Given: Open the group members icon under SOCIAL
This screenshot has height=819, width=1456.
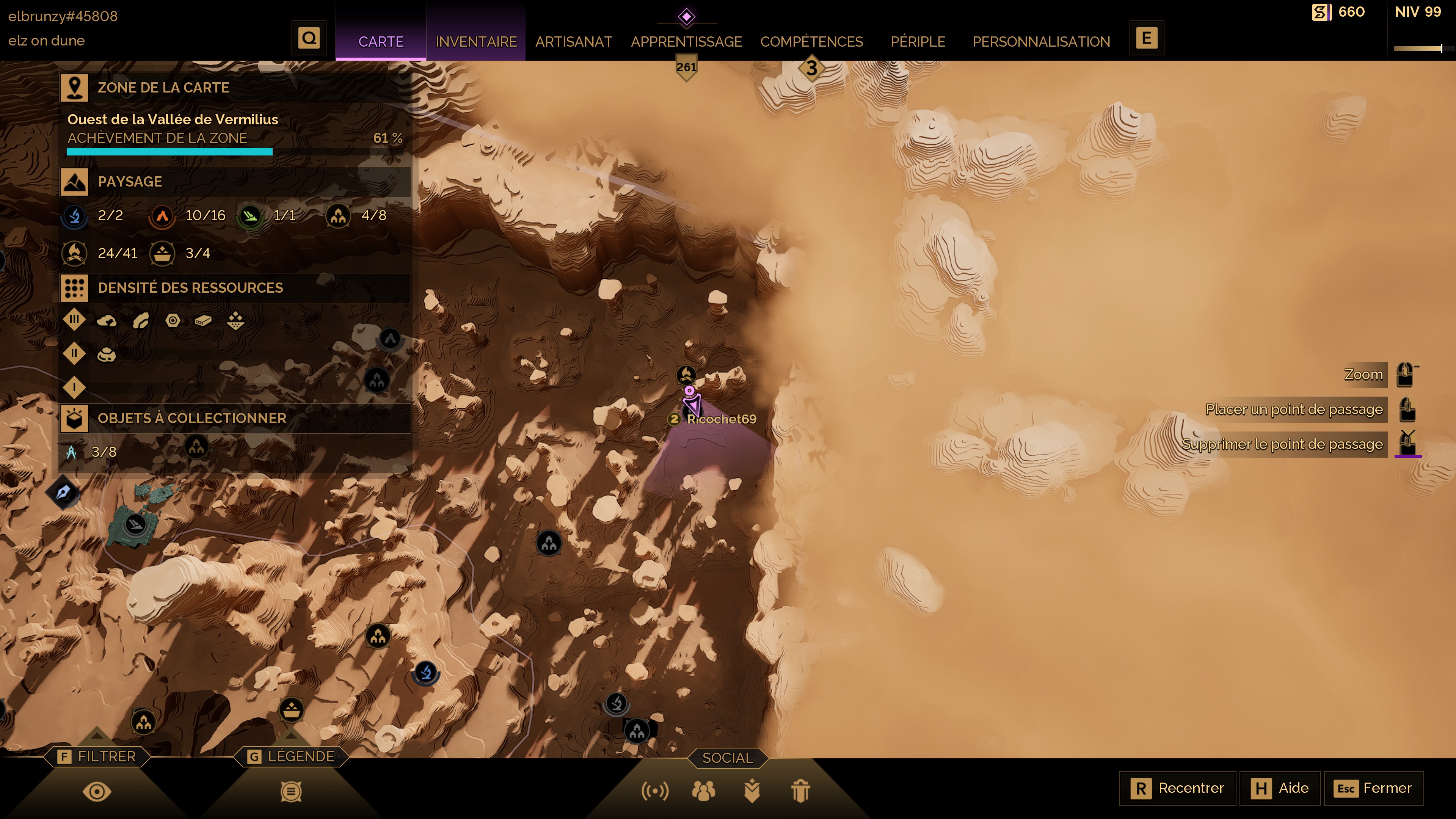Looking at the screenshot, I should point(703,791).
